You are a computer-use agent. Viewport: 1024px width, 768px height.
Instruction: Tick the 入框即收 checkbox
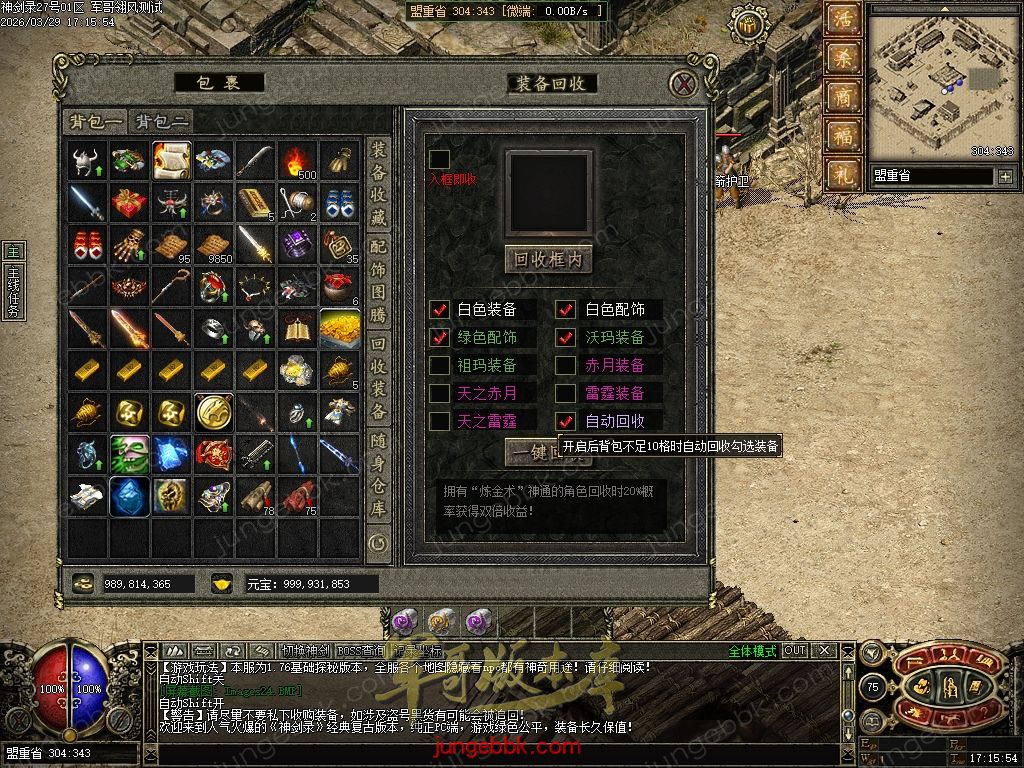tap(439, 159)
